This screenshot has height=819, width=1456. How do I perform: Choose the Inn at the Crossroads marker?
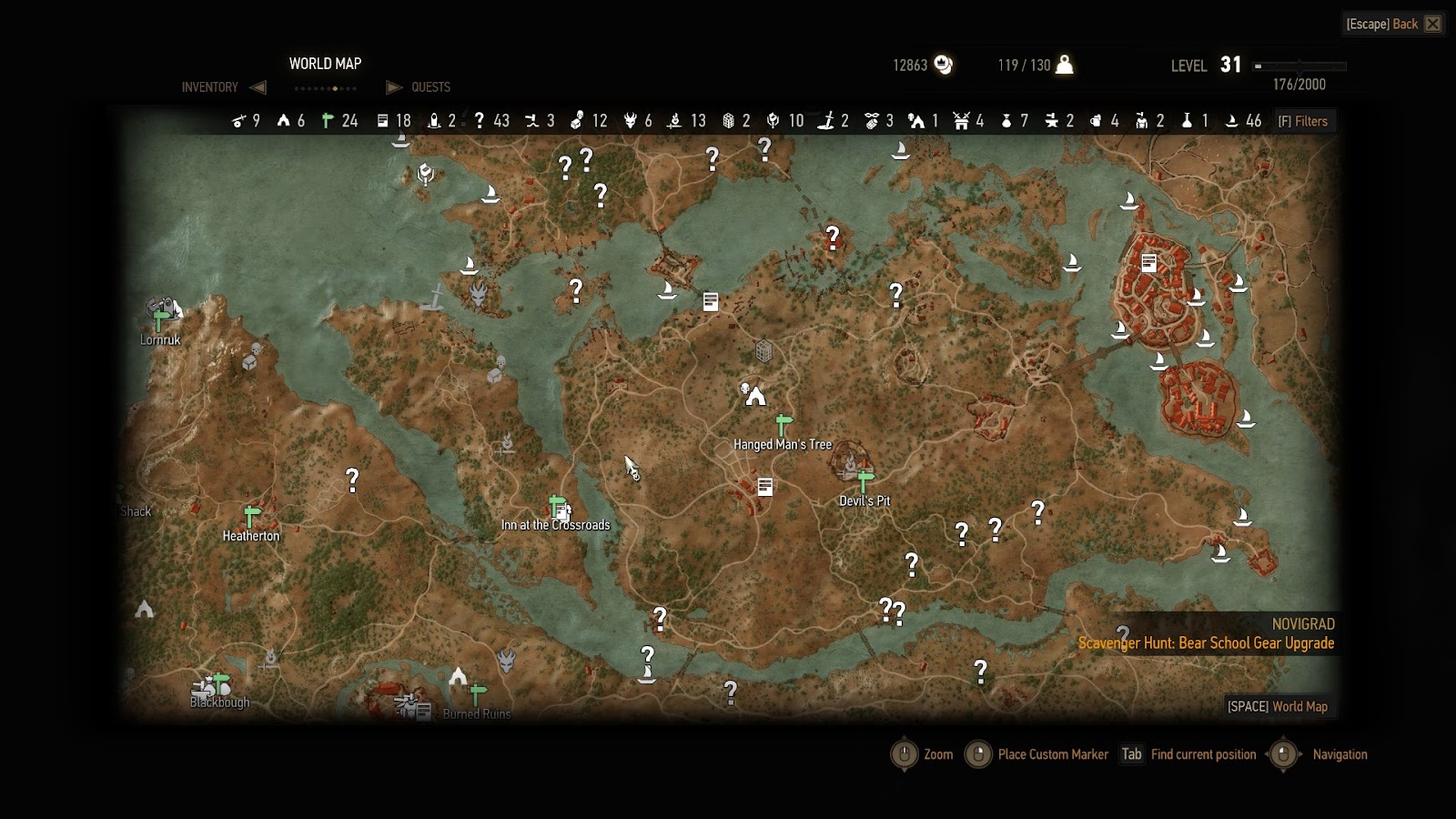559,508
